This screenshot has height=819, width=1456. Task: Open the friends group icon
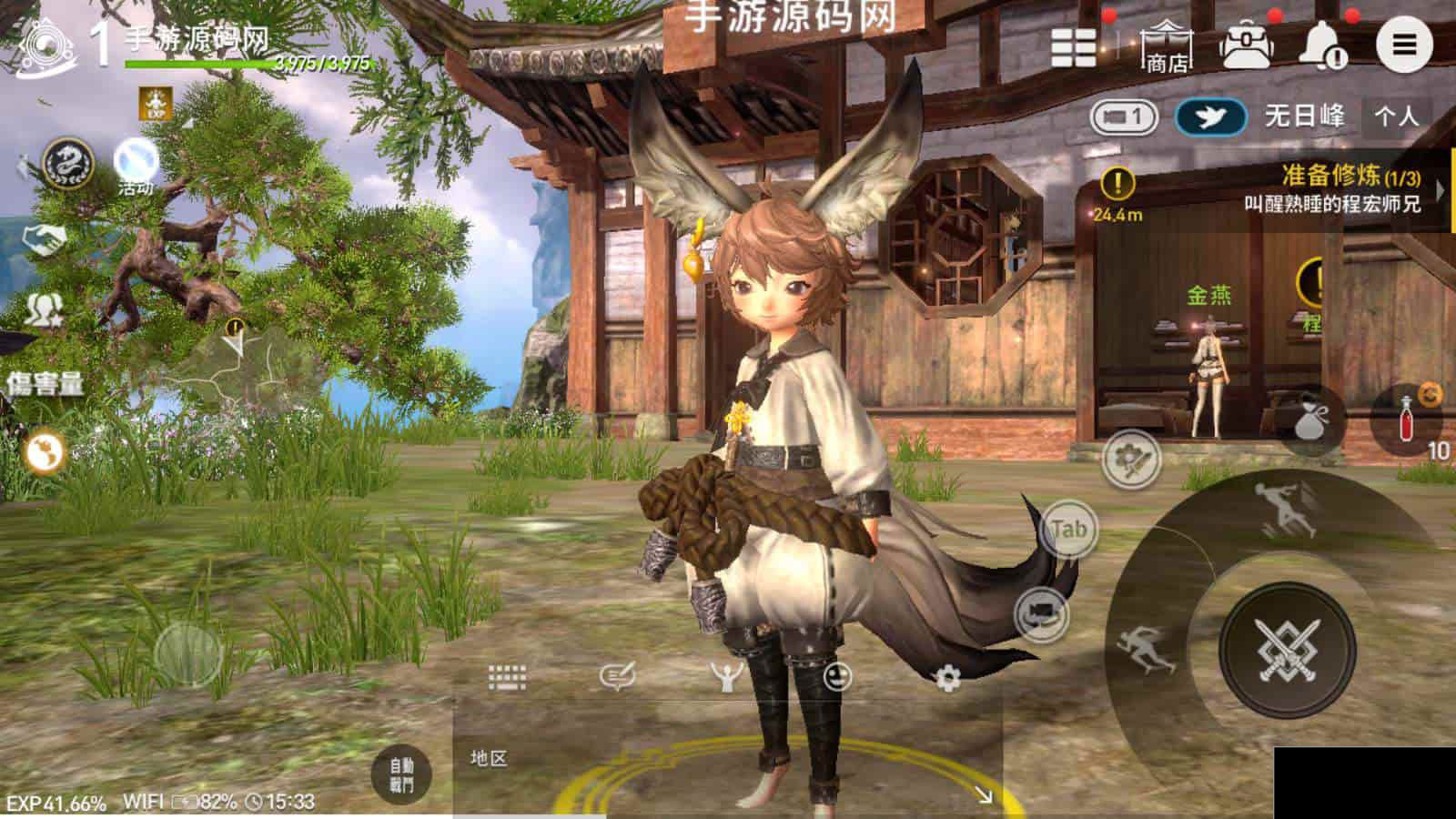(42, 310)
